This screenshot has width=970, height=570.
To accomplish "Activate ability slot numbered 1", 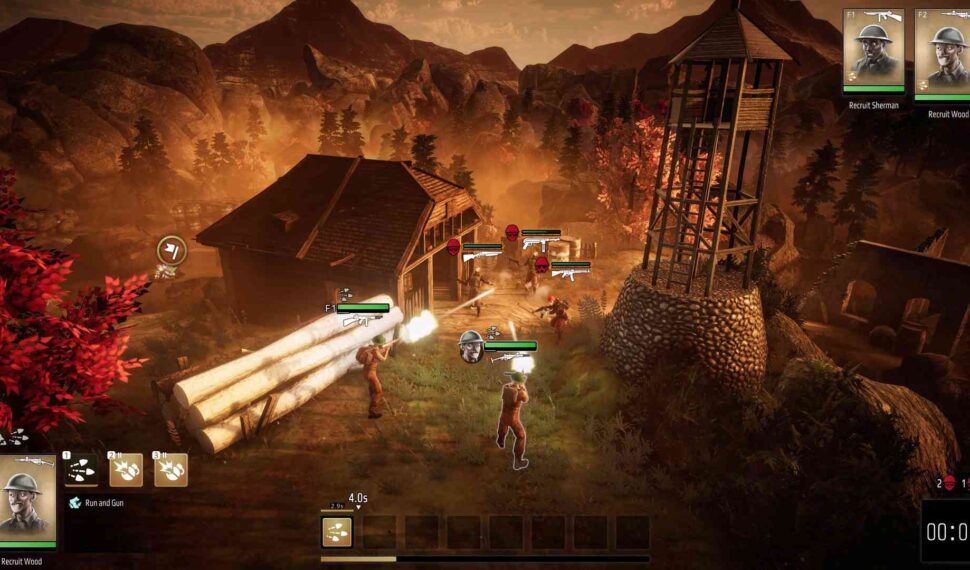I will [x=80, y=469].
